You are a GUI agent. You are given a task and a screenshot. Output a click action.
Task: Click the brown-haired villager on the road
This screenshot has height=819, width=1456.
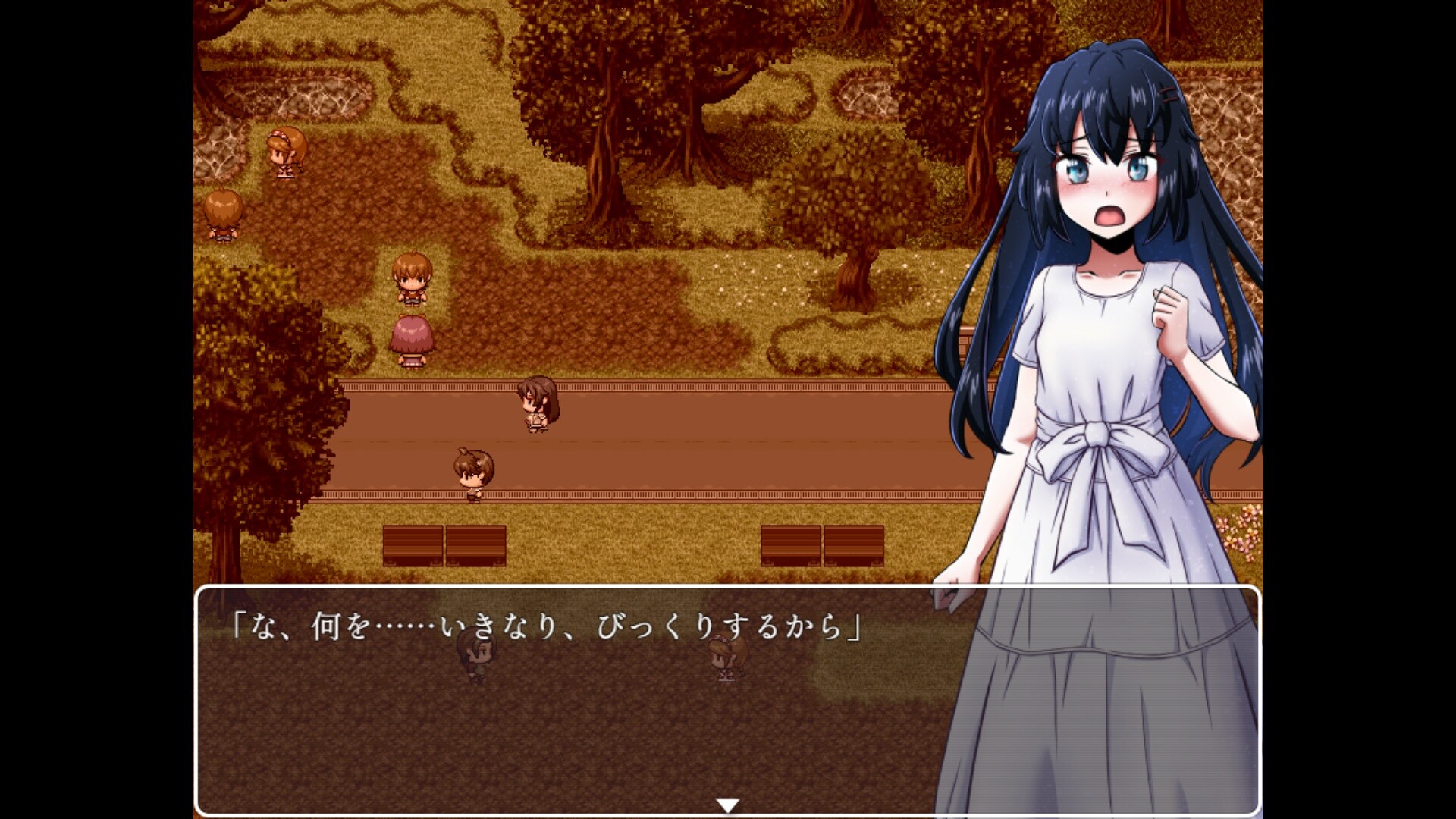click(538, 406)
